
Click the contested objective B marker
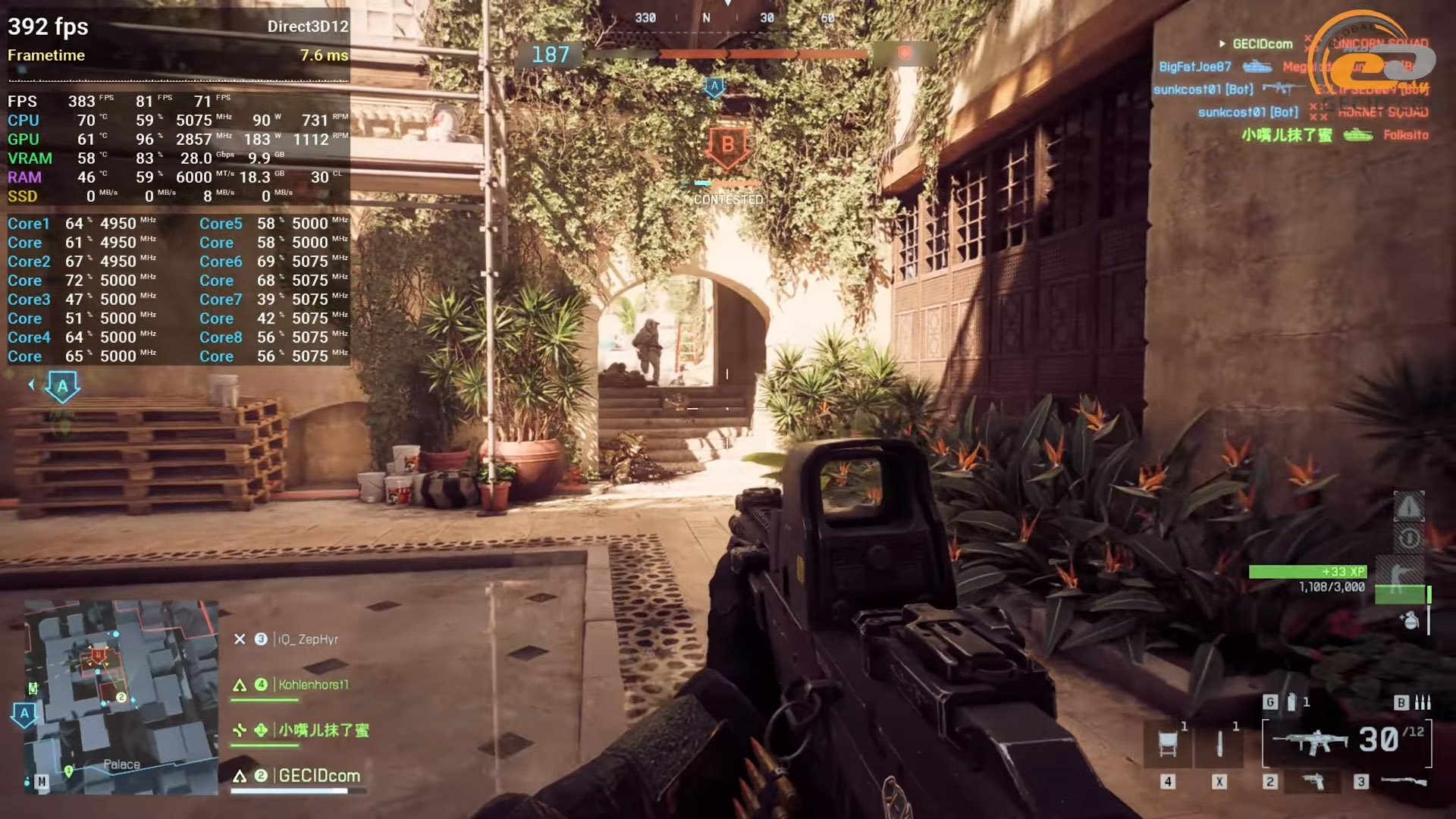[727, 146]
